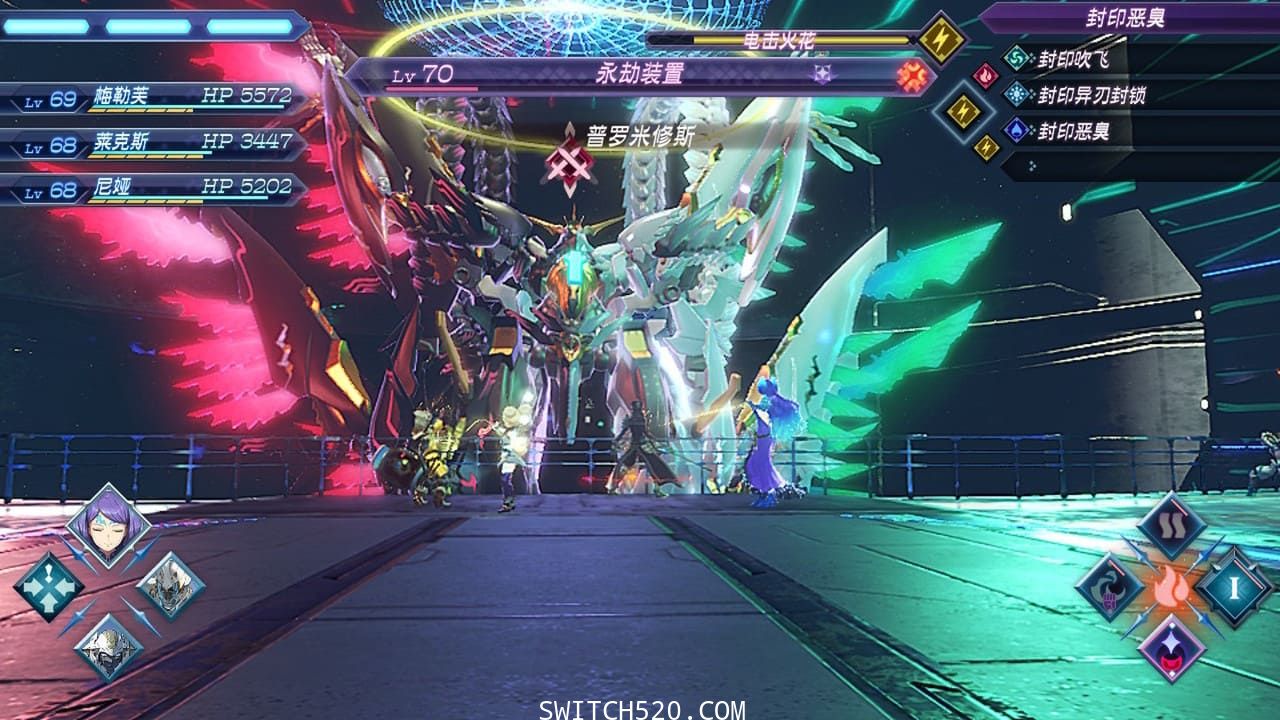Toggle the ice icon next to 封印异刃封锁
This screenshot has width=1280, height=720.
click(x=1017, y=94)
